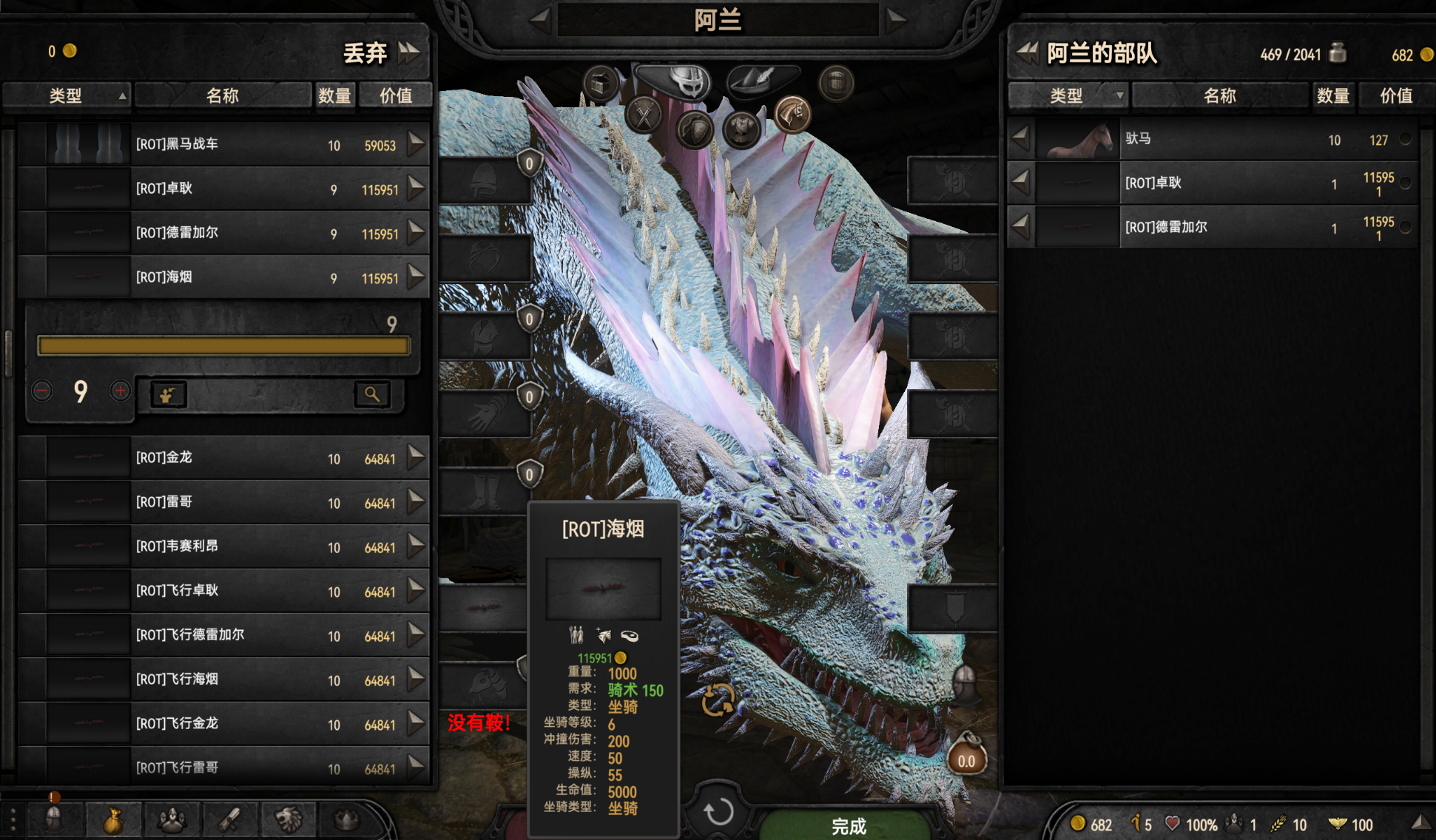
Task: Filter items by the crossed swords icon
Action: pos(644,116)
